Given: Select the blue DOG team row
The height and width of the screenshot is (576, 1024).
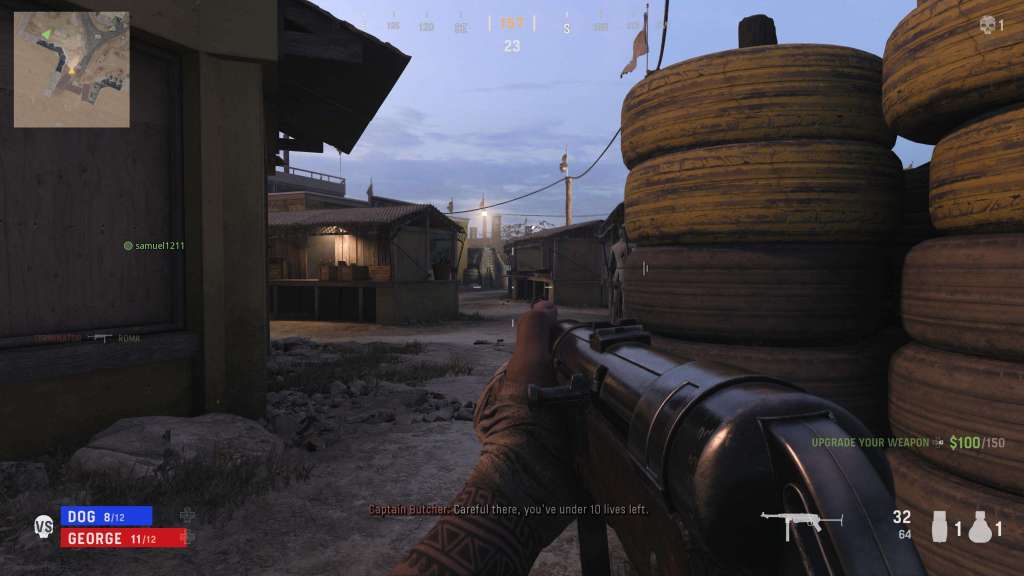Looking at the screenshot, I should 106,516.
